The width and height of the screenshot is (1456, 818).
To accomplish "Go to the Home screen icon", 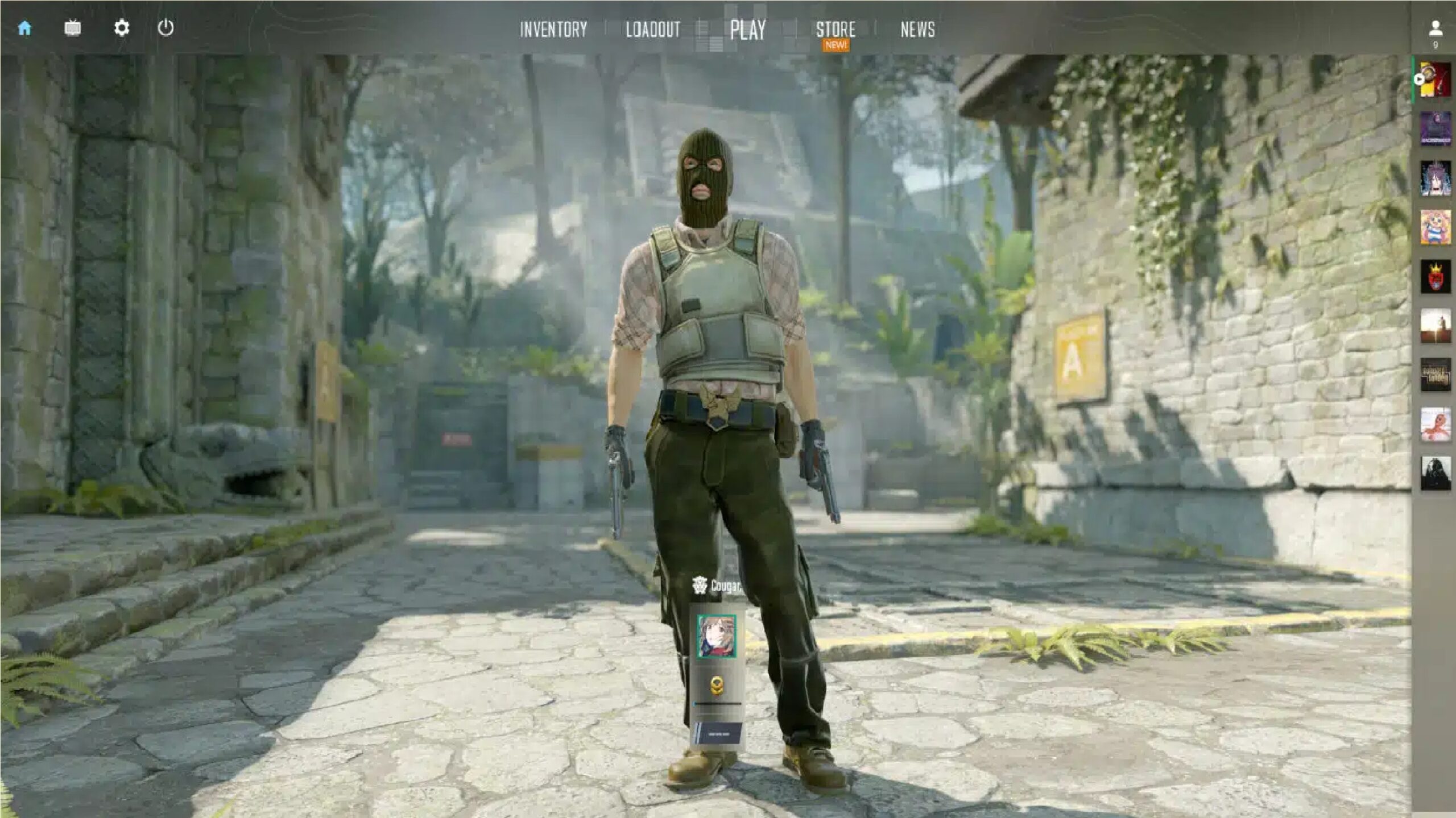I will pos(24,28).
